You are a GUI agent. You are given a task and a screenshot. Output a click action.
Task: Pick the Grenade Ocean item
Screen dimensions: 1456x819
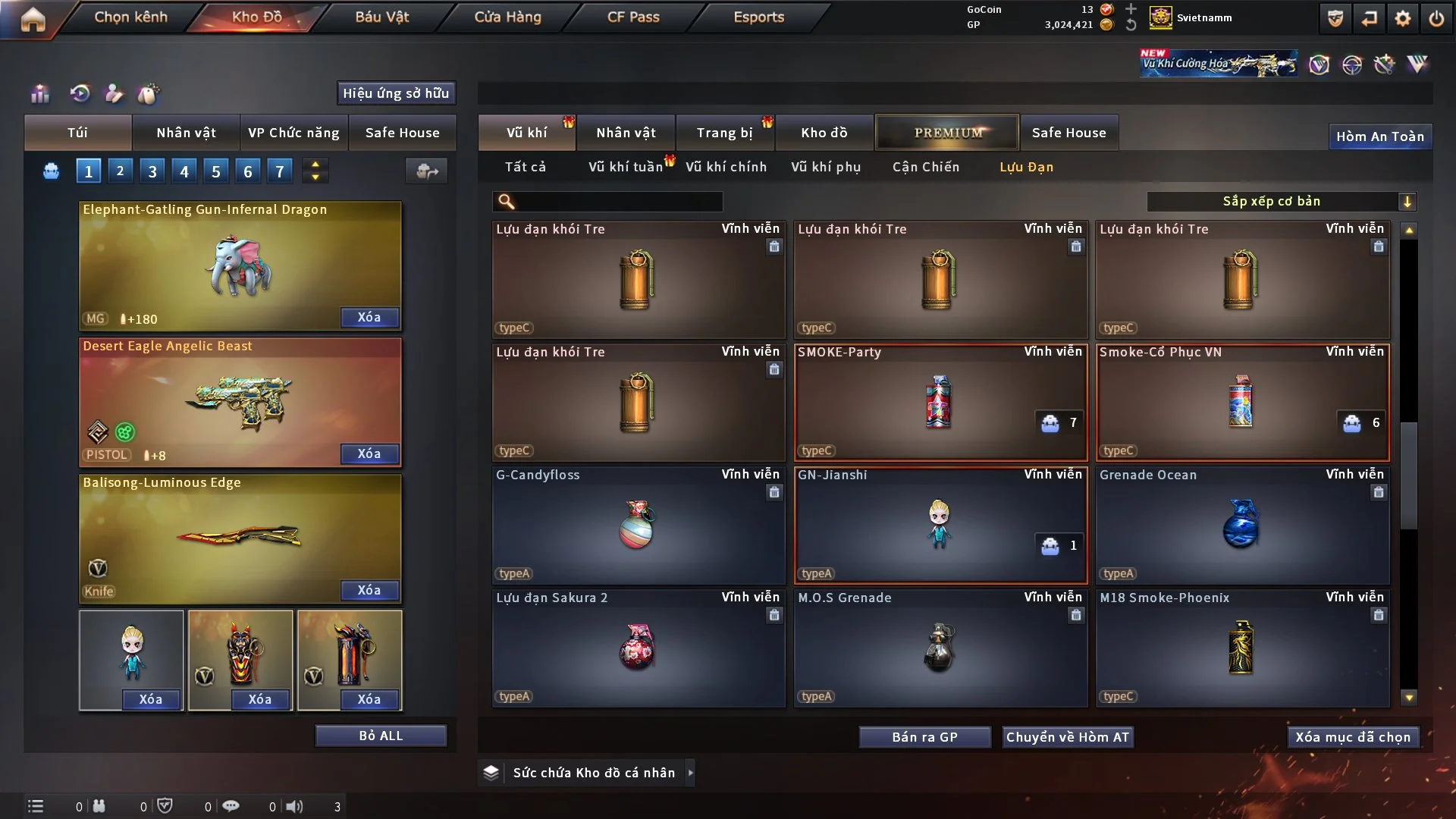pyautogui.click(x=1241, y=525)
